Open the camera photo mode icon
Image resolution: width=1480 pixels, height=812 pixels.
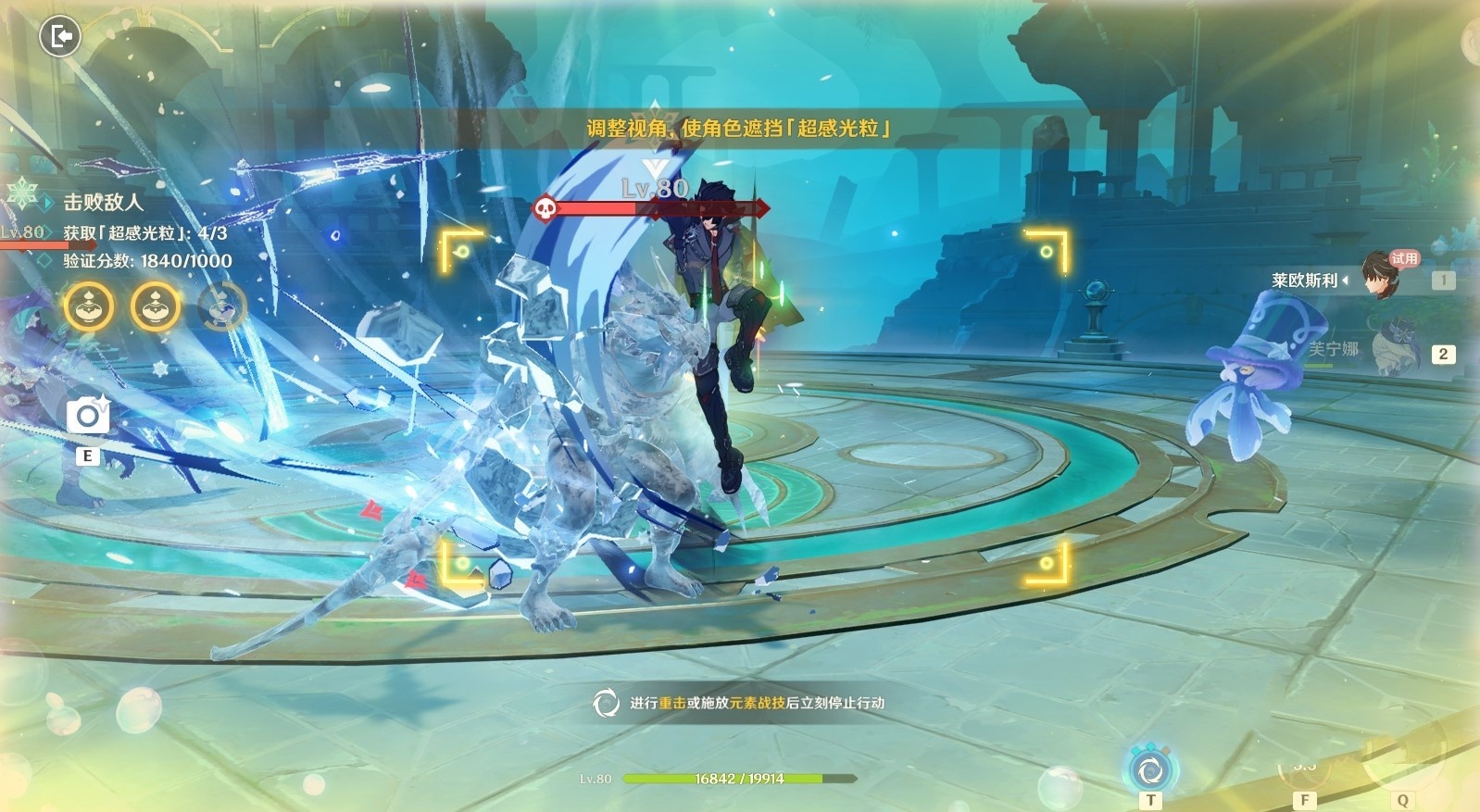pos(88,416)
